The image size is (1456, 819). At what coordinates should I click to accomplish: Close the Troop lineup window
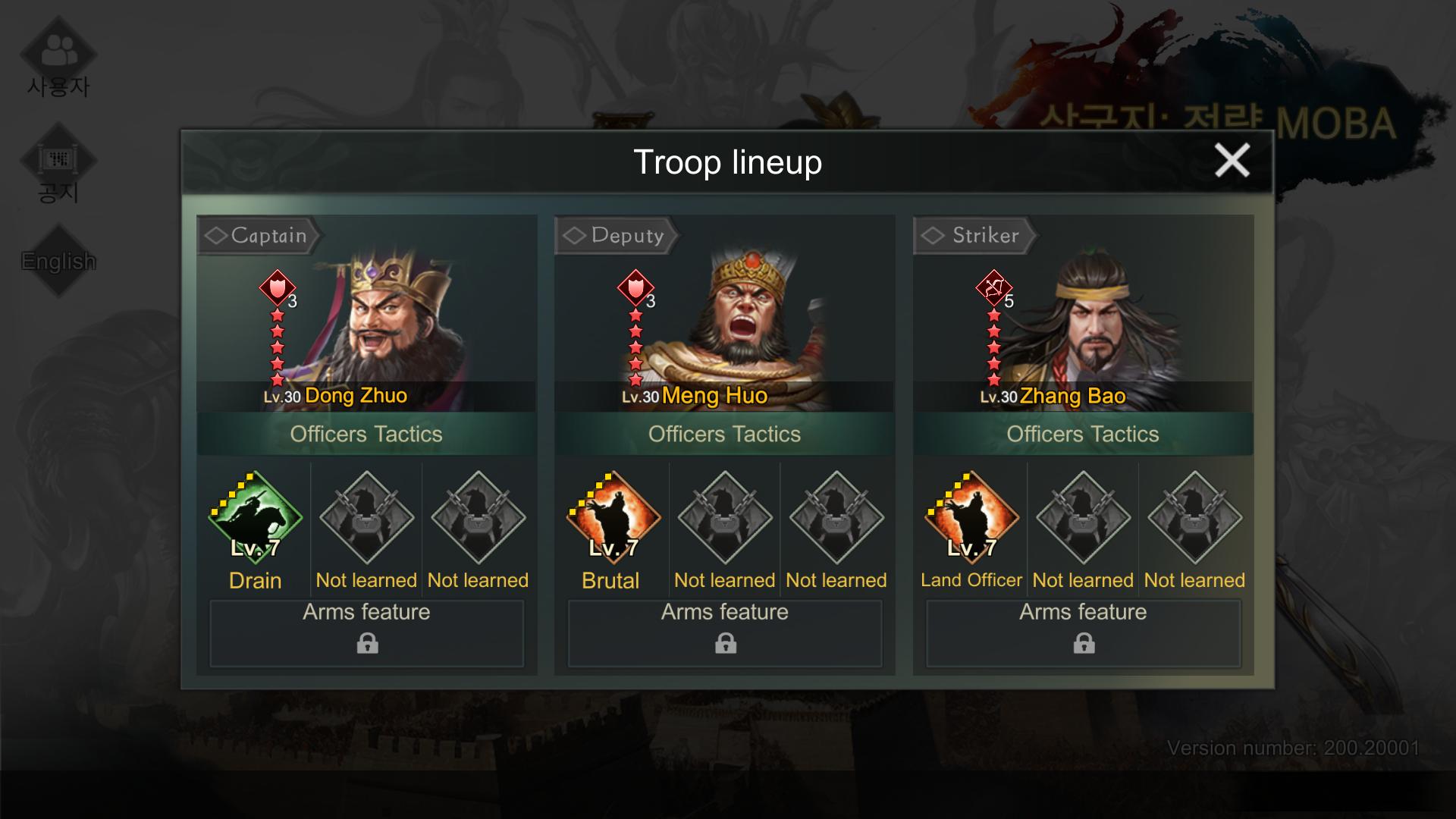click(x=1232, y=161)
